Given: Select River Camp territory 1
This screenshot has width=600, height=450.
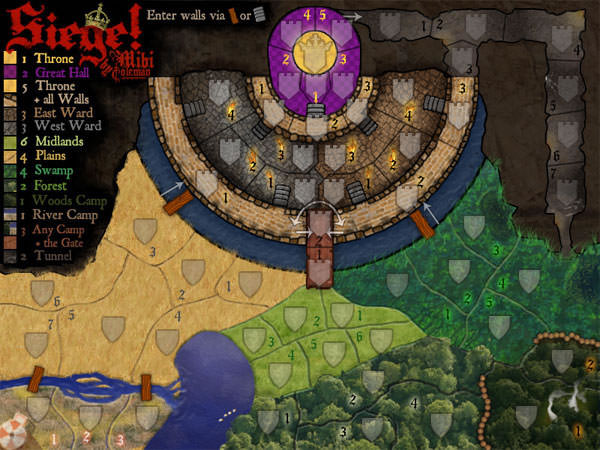Looking at the screenshot, I should click(38, 410).
